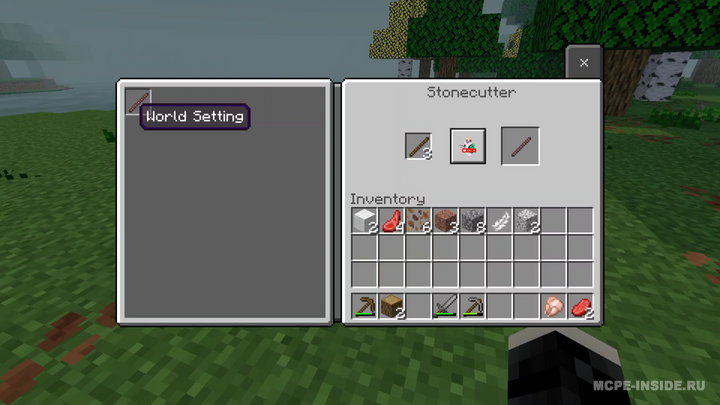Image resolution: width=720 pixels, height=405 pixels.
Task: Select the brown ore block stack
Action: [418, 221]
